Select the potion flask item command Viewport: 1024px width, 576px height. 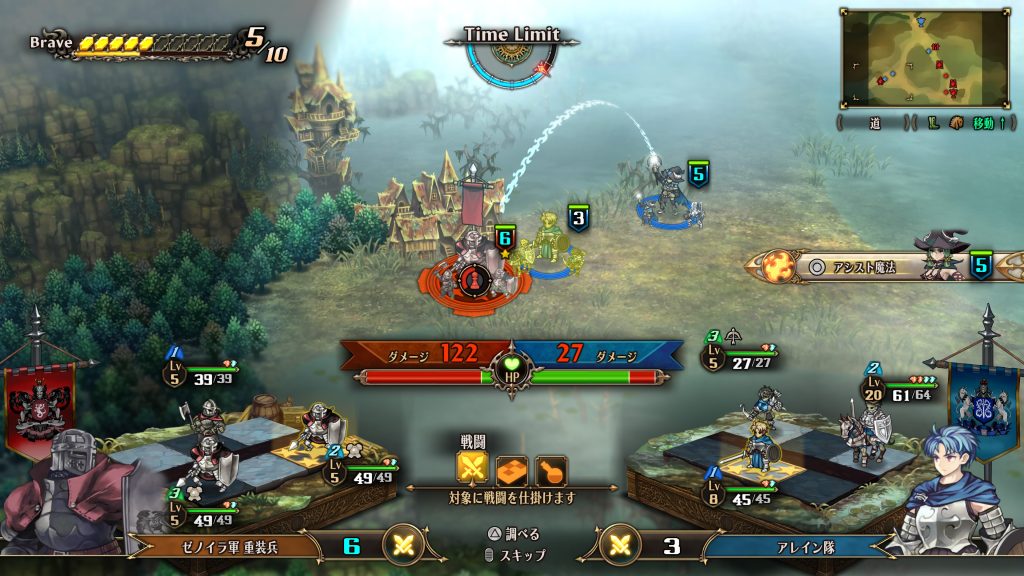[550, 469]
